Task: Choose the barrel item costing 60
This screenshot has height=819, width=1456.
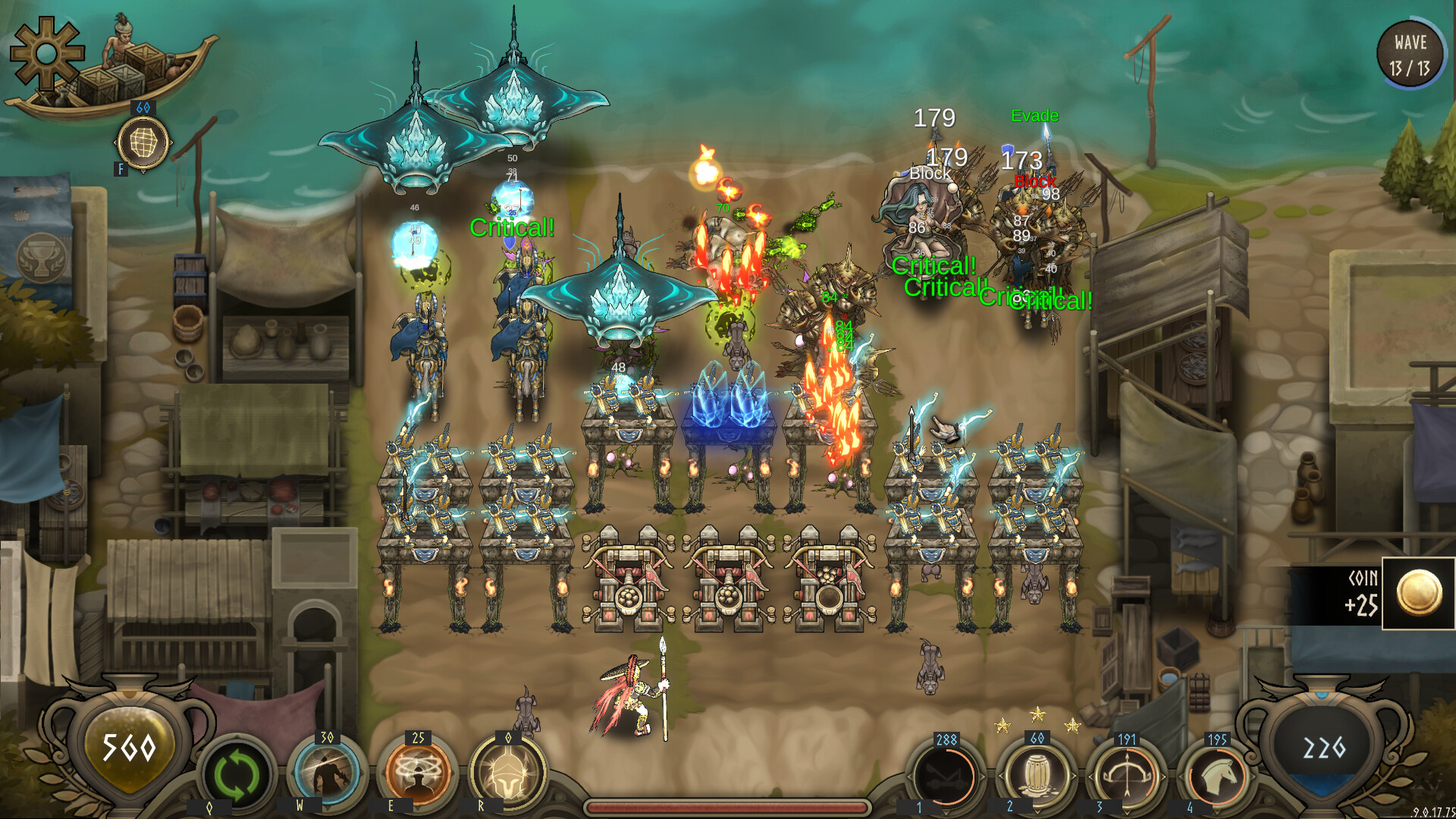Action: (1035, 775)
